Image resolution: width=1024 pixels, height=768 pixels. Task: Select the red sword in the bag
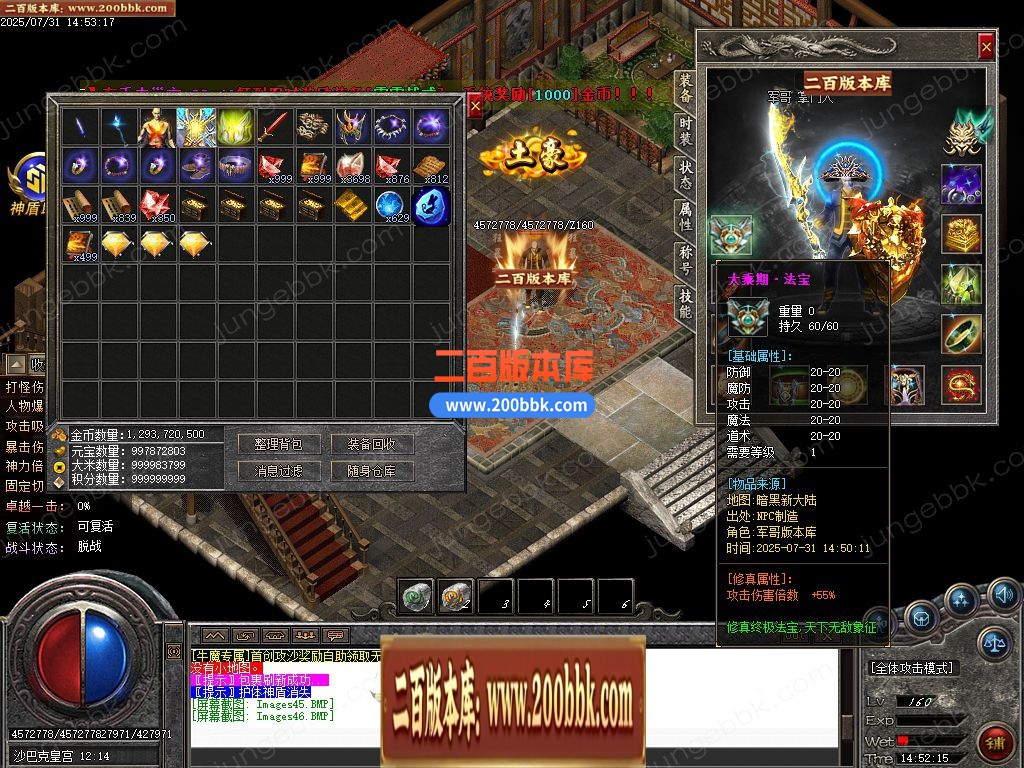pyautogui.click(x=274, y=127)
